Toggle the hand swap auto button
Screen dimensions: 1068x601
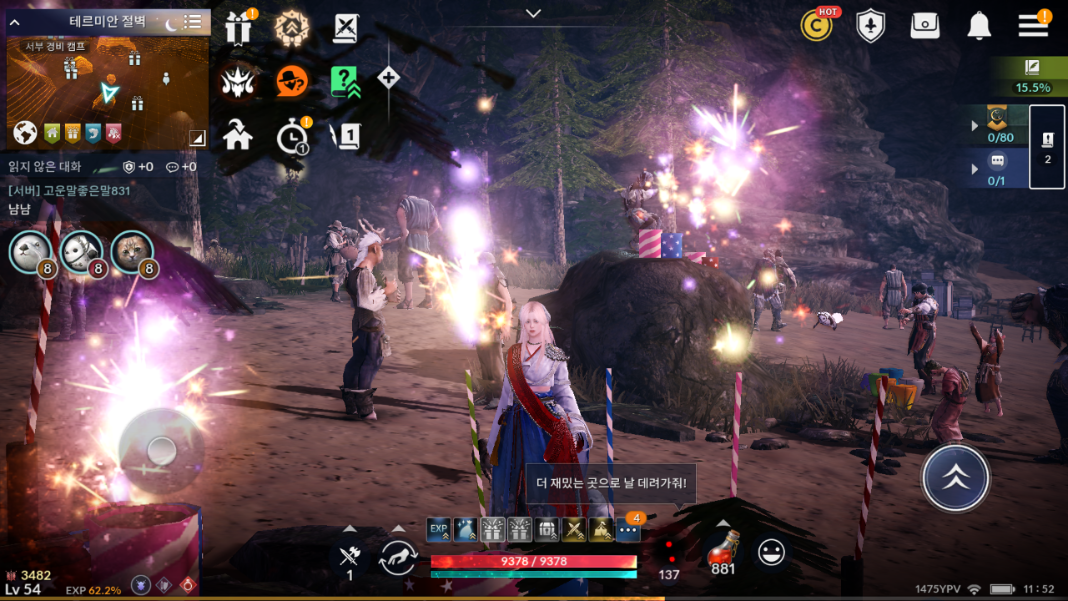pos(398,556)
